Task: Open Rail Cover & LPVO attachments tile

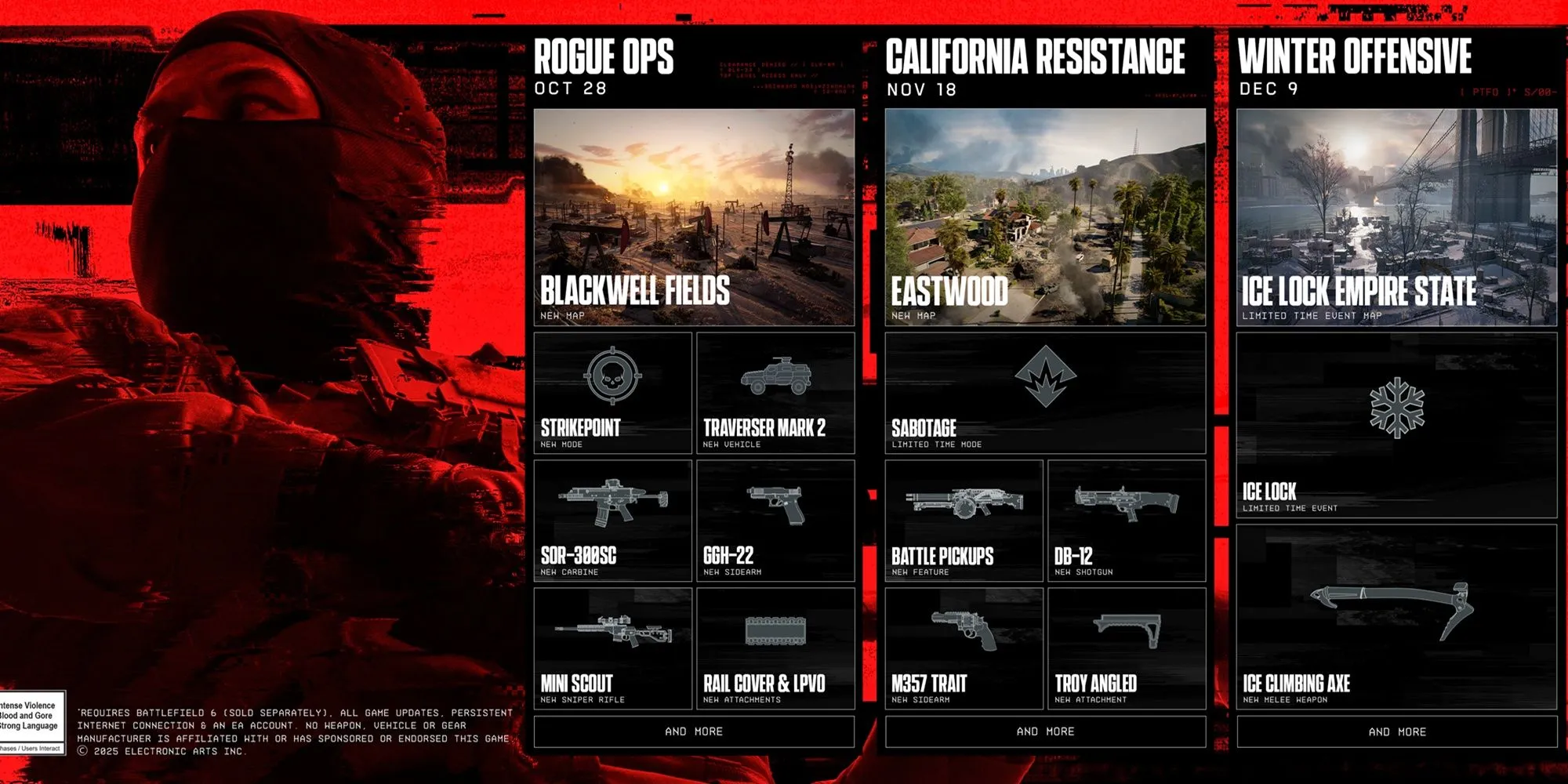Action: [775, 648]
